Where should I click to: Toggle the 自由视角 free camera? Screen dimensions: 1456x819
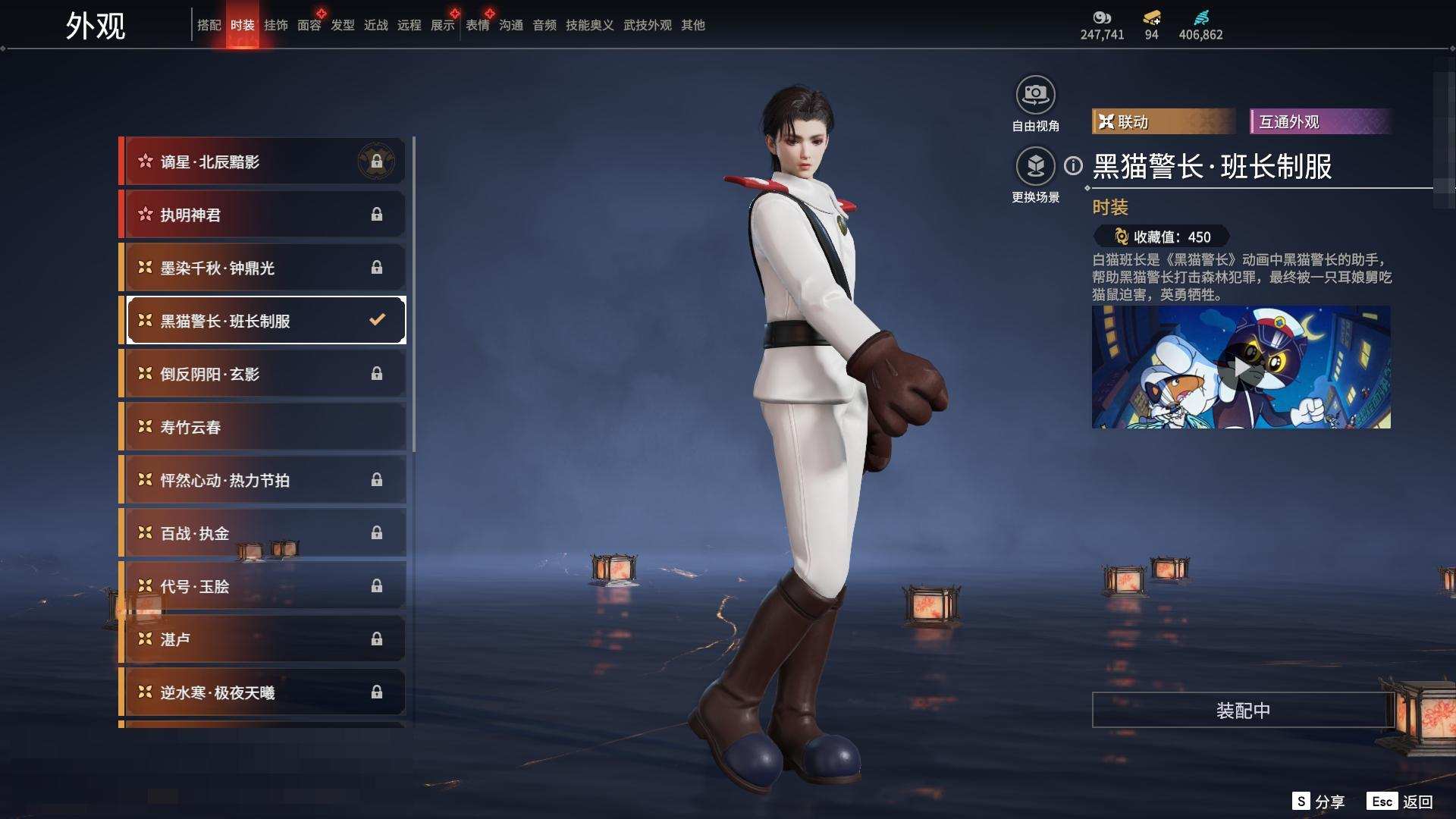1035,96
